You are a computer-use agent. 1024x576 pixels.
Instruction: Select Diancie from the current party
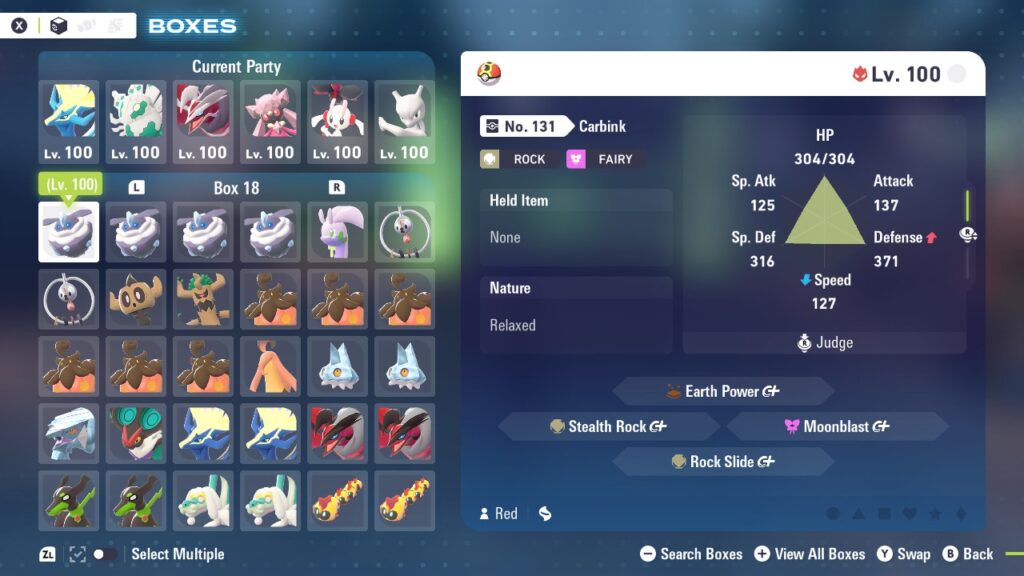270,122
